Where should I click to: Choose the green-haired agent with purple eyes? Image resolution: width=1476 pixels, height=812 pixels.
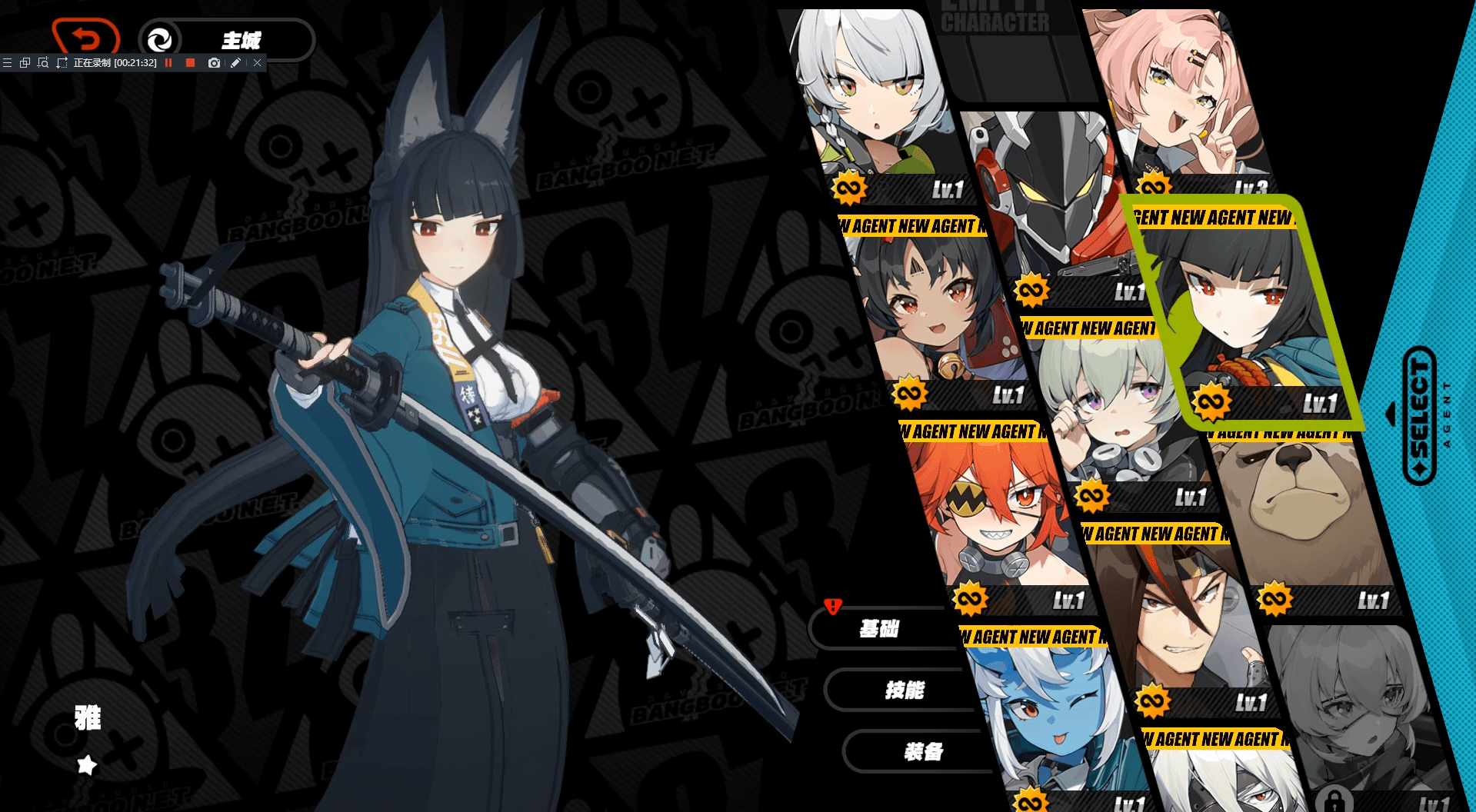(x=1115, y=415)
